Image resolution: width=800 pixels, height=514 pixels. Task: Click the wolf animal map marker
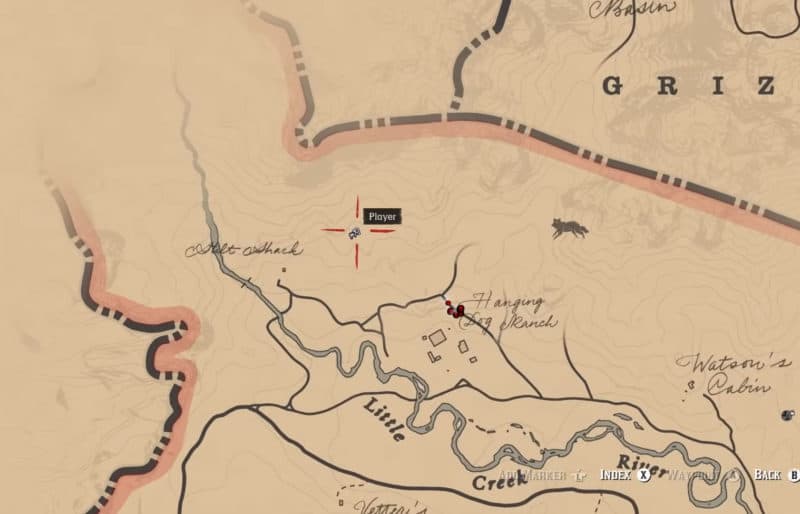click(569, 229)
